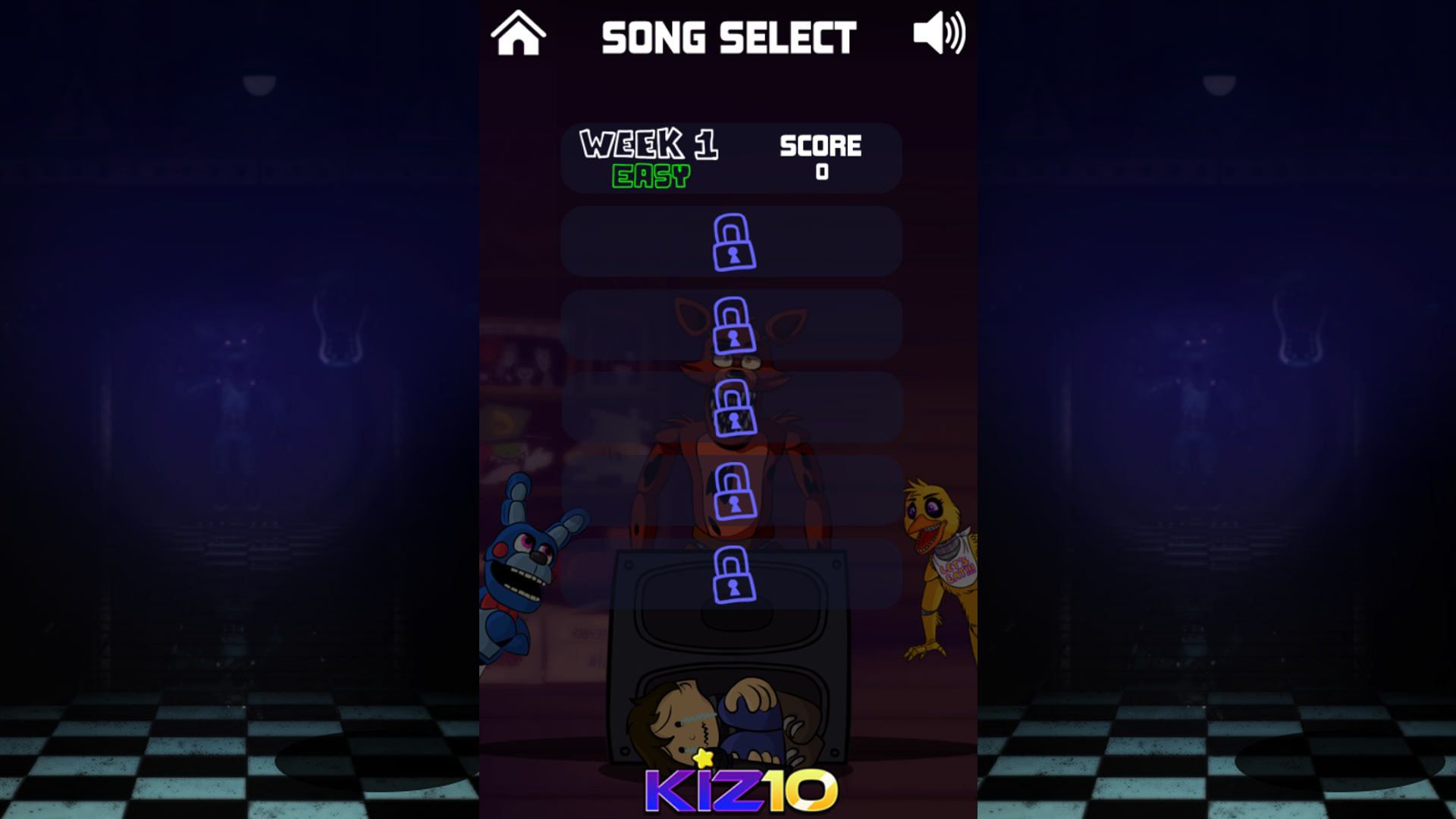Open the Week 1 selector panel
The width and height of the screenshot is (1456, 819).
(x=730, y=158)
